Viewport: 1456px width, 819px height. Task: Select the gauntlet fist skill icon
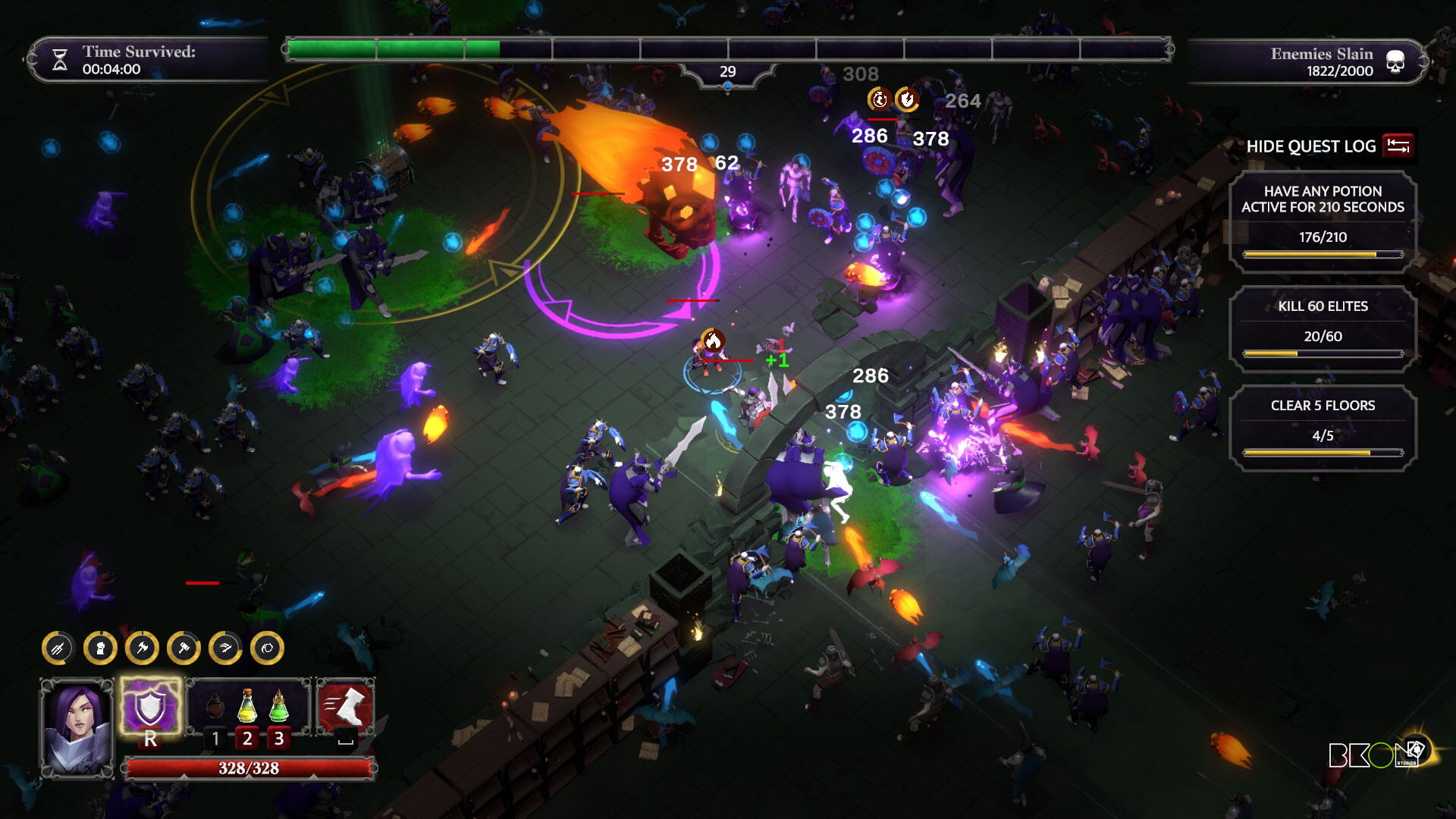[x=100, y=648]
